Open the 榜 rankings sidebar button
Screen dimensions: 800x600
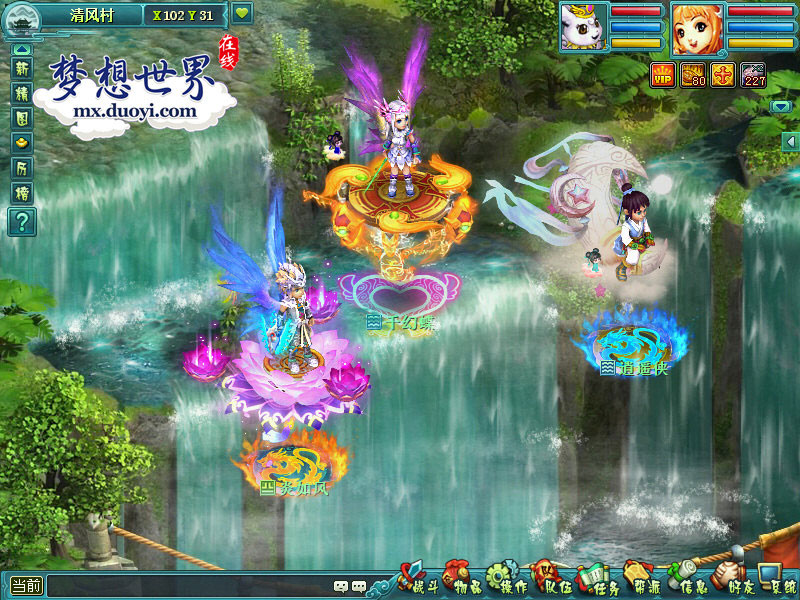click(x=22, y=192)
